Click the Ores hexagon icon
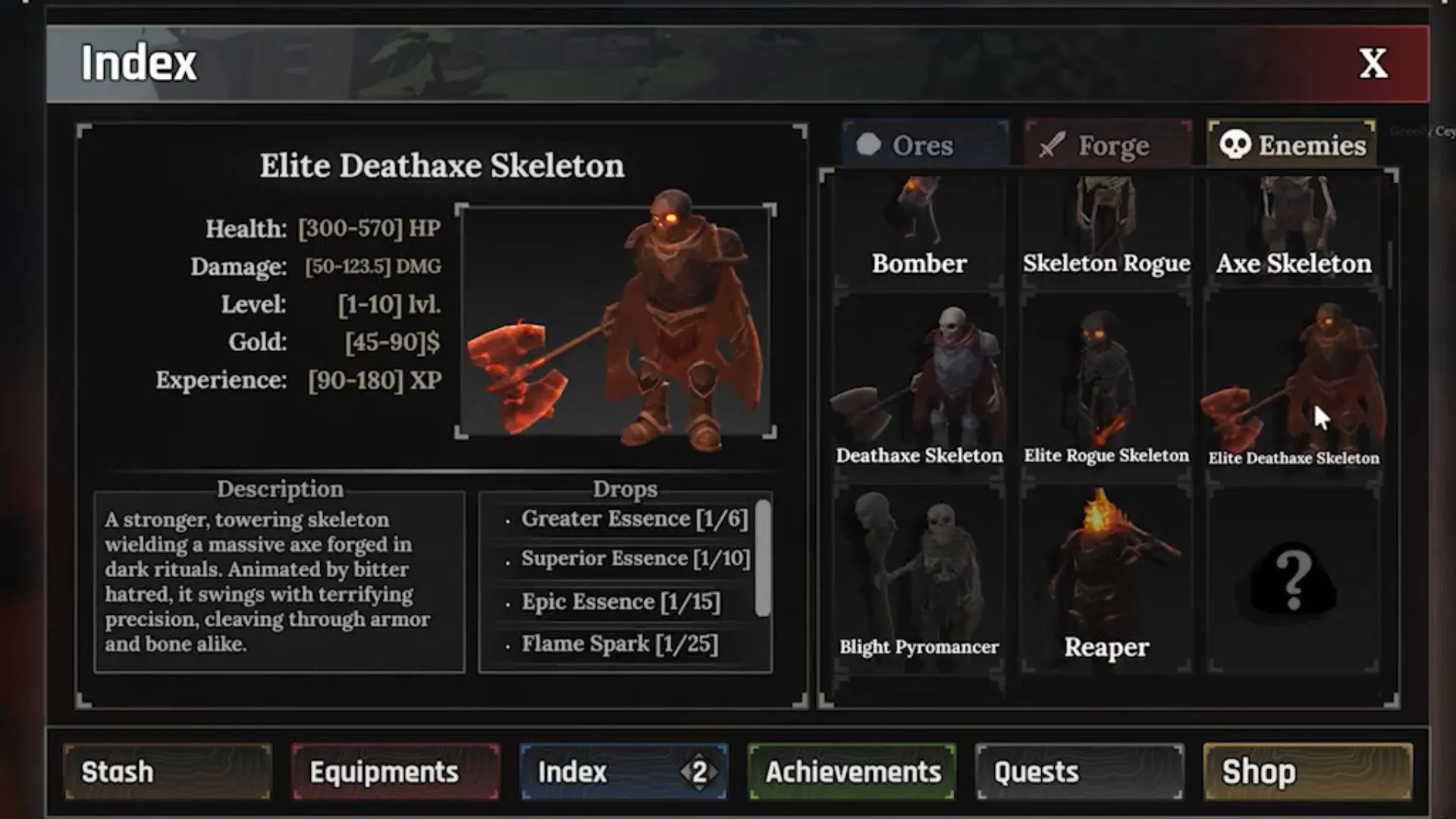Screen dimensions: 1456x819 [x=868, y=145]
